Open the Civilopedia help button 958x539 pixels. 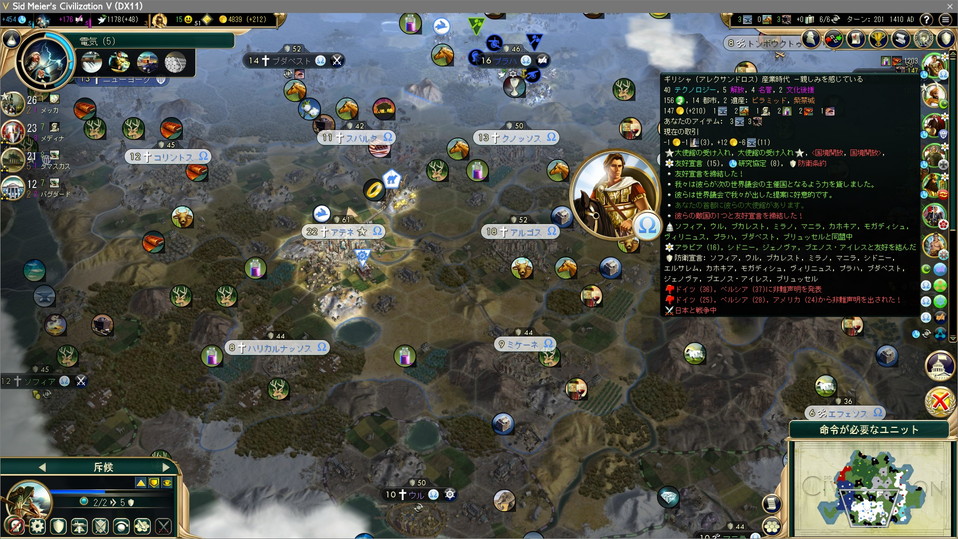point(927,19)
